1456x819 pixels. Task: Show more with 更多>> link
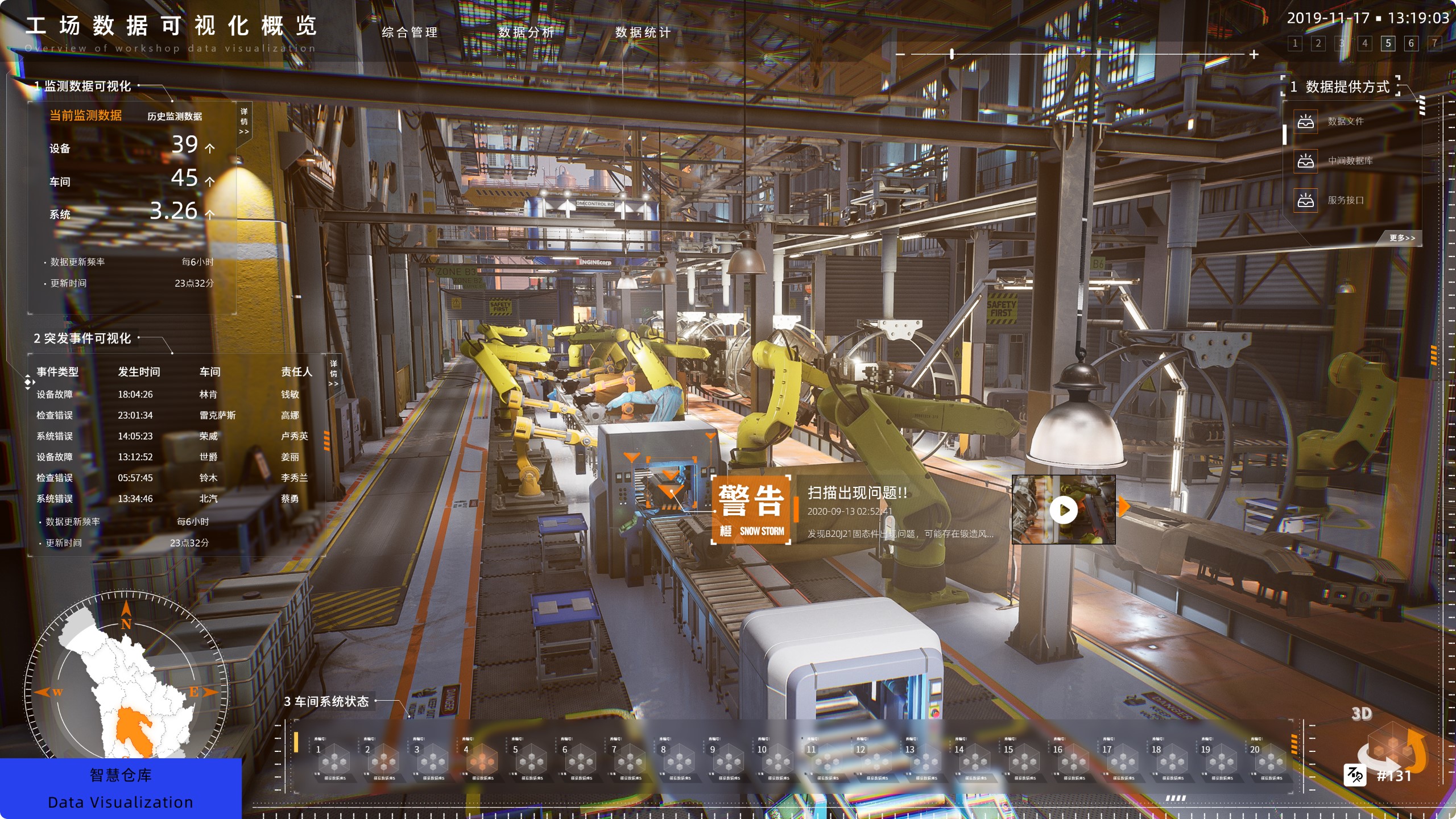[1402, 238]
